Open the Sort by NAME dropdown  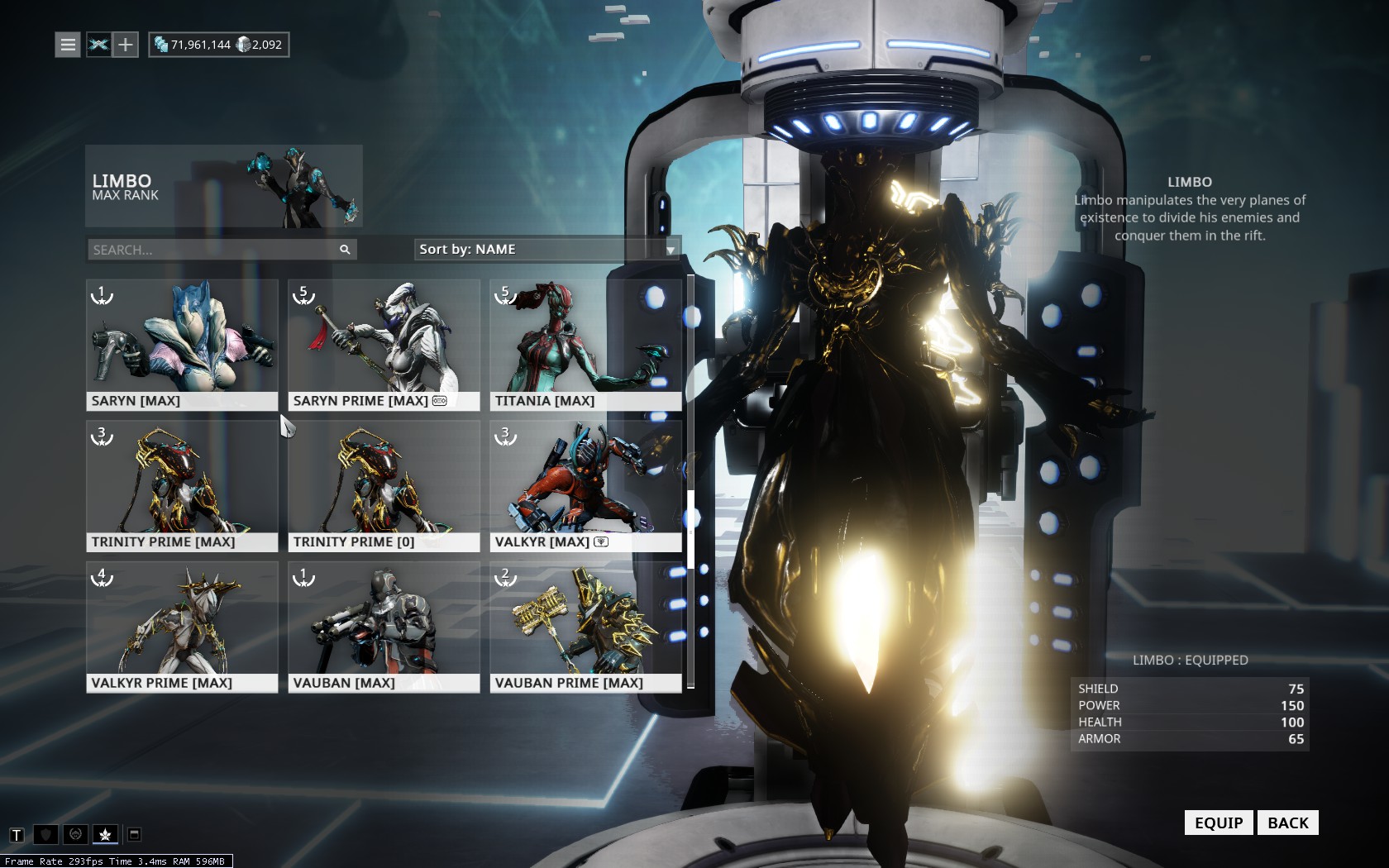coord(547,250)
